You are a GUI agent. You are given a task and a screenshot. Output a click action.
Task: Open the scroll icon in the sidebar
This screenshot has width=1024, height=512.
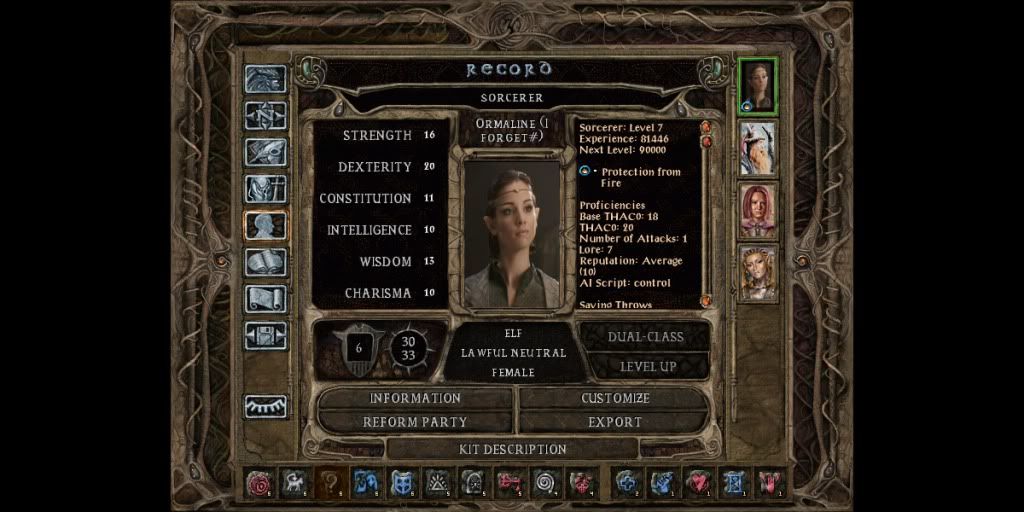[266, 299]
